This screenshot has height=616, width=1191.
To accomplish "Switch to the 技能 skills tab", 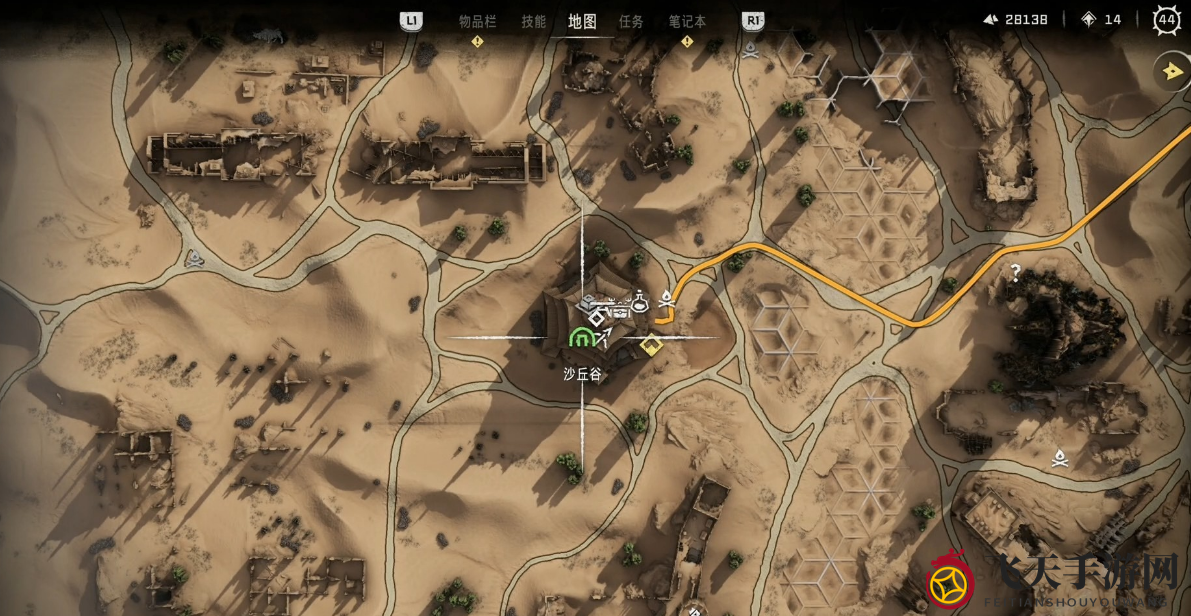I will 533,21.
